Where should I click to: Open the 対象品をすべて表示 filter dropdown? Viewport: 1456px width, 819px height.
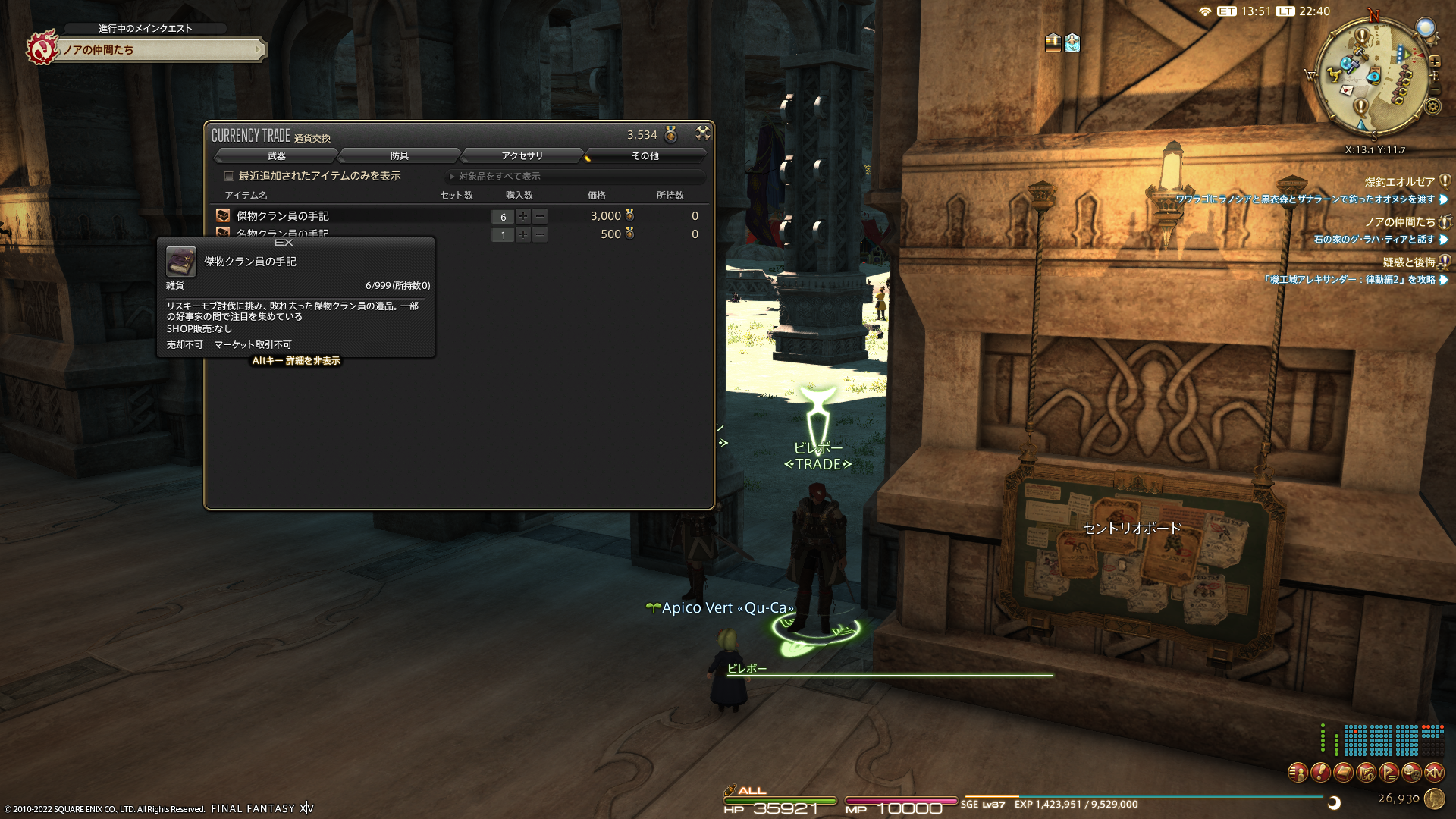click(x=575, y=177)
